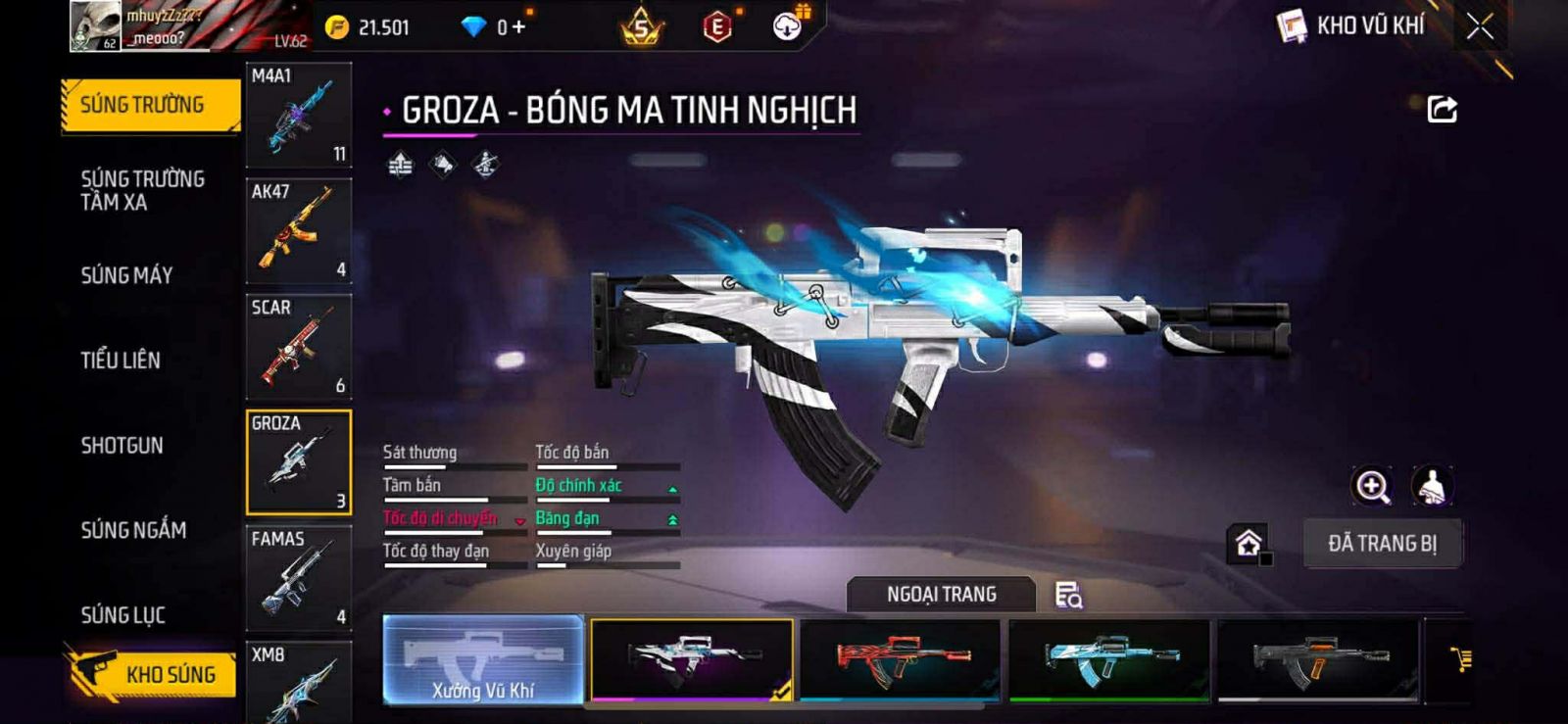Viewport: 1568px width, 724px height.
Task: Add diamonds with the plus button
Action: point(518,27)
